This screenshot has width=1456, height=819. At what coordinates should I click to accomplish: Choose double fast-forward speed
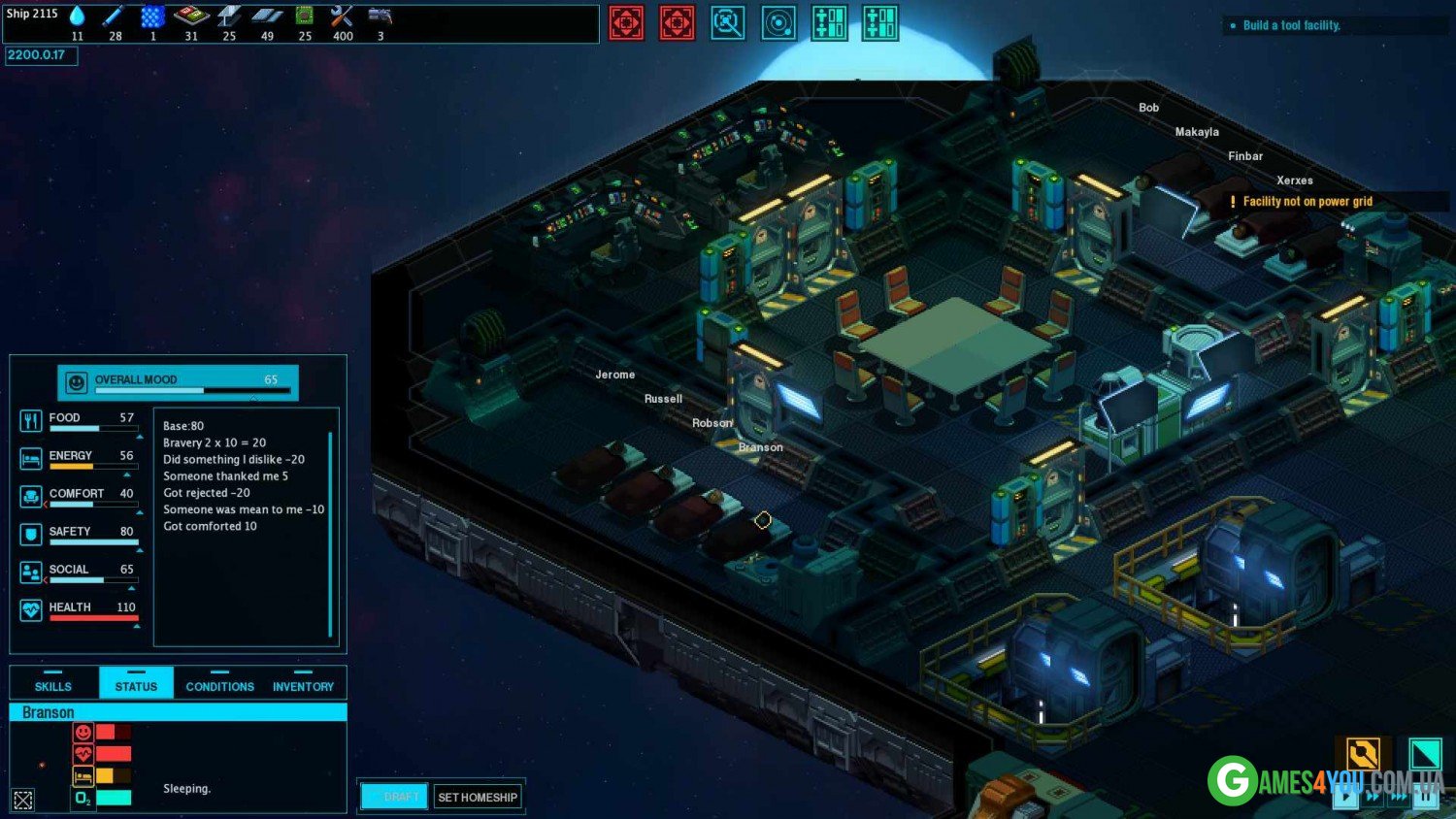point(1373,797)
